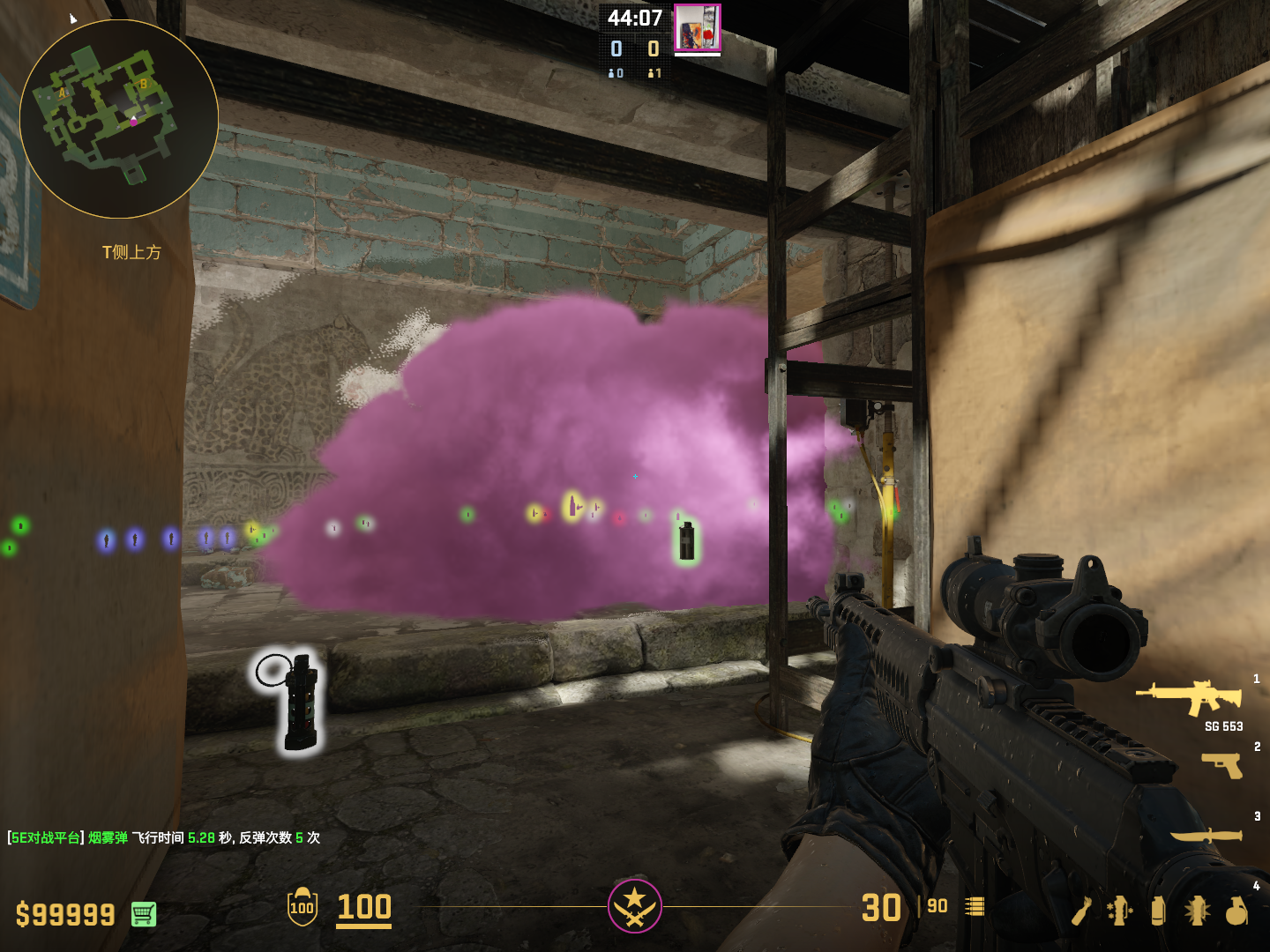Click the team emblem star badge
The height and width of the screenshot is (952, 1270).
click(634, 906)
